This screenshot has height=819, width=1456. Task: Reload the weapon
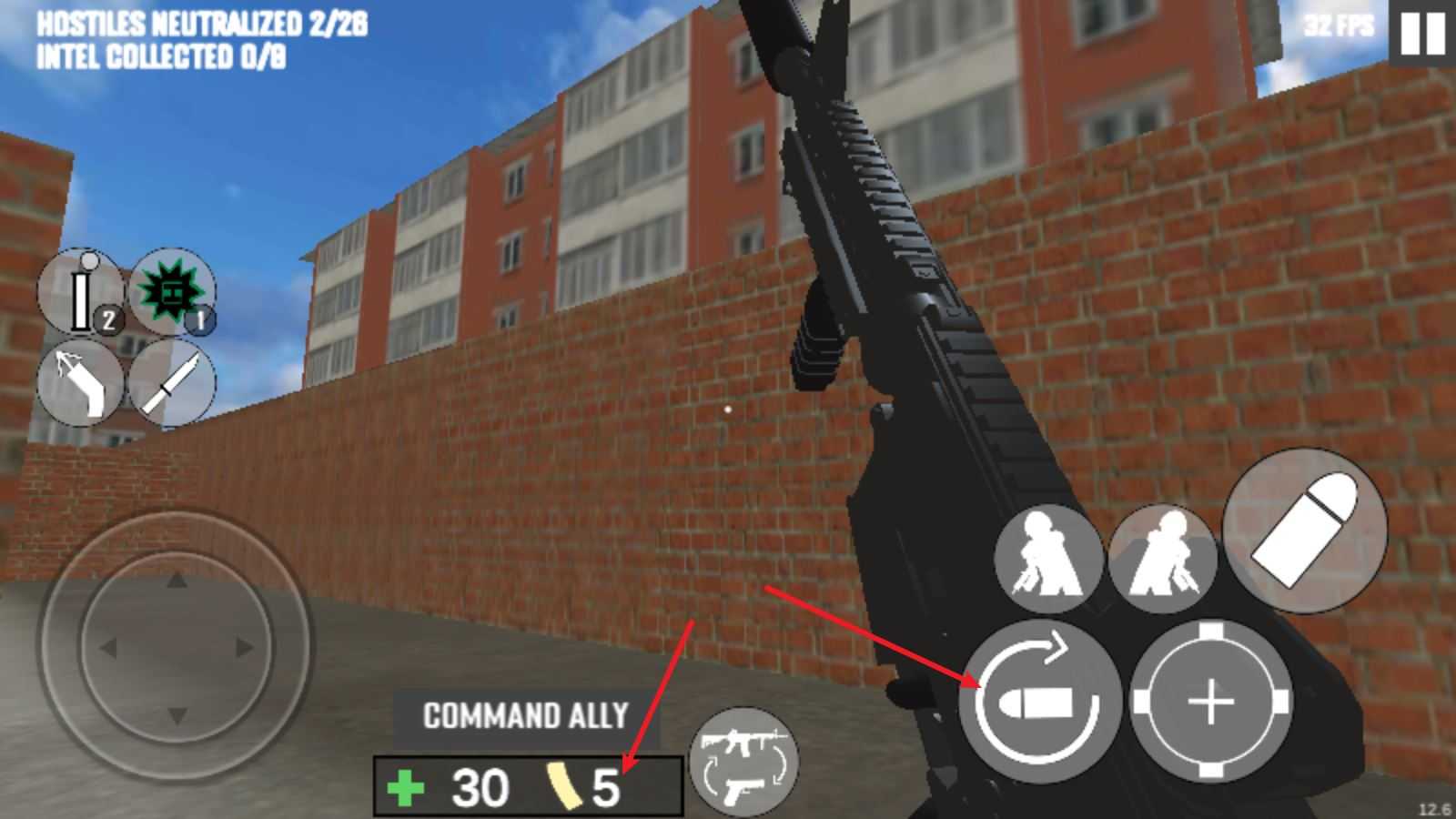coord(1038,702)
